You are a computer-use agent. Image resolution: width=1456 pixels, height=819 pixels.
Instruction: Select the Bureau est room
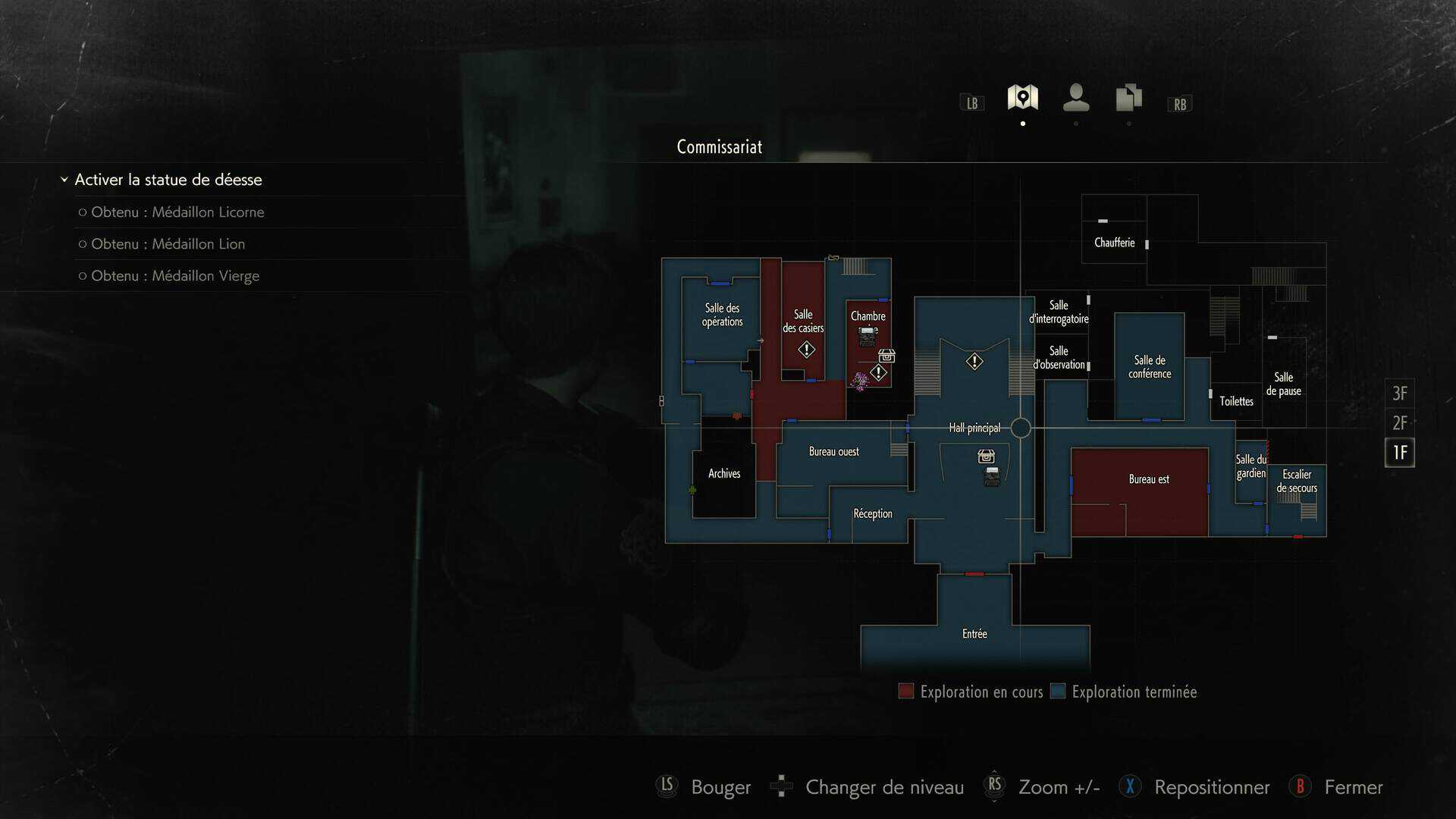pos(1148,479)
